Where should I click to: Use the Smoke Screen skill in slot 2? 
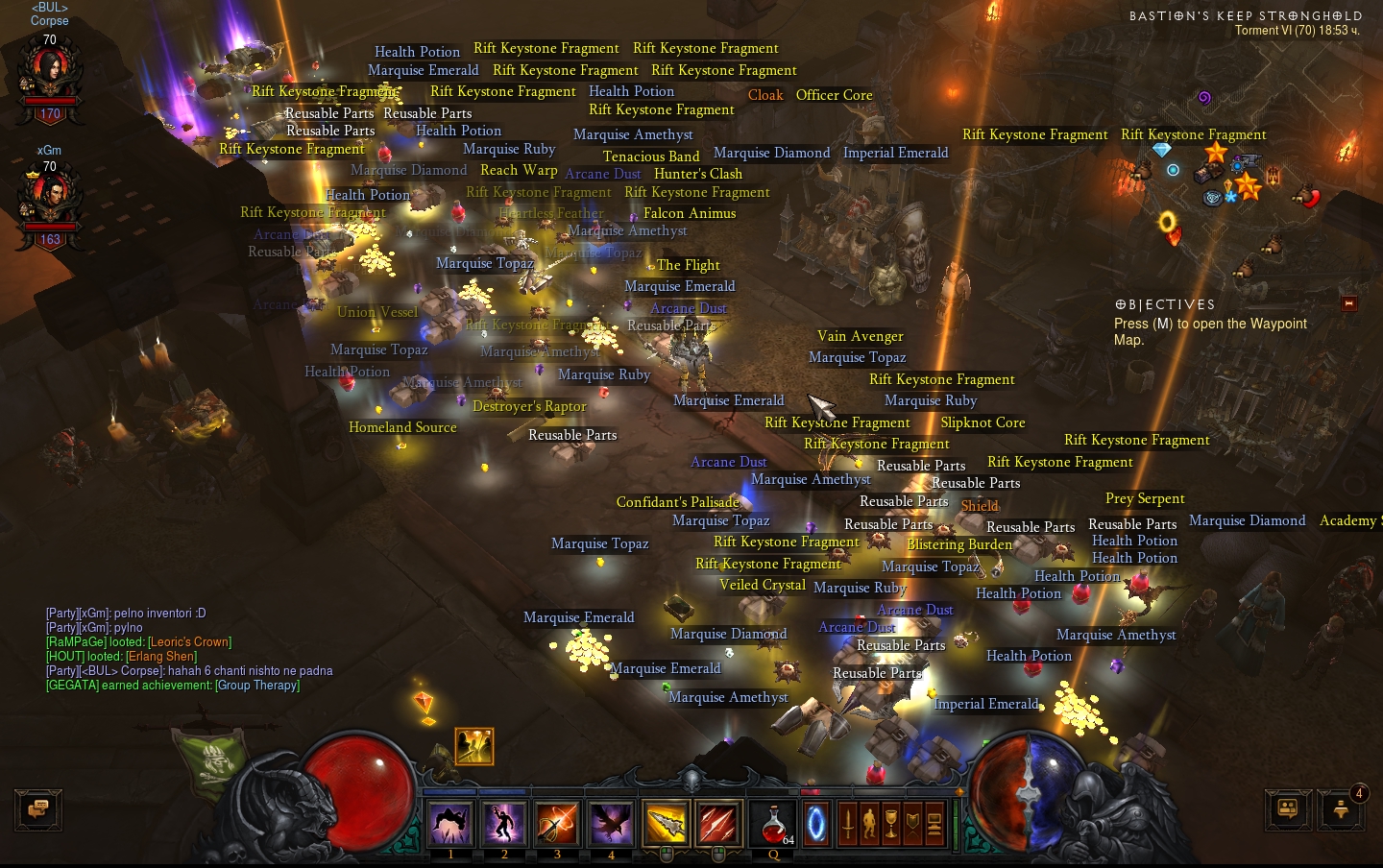tap(504, 823)
